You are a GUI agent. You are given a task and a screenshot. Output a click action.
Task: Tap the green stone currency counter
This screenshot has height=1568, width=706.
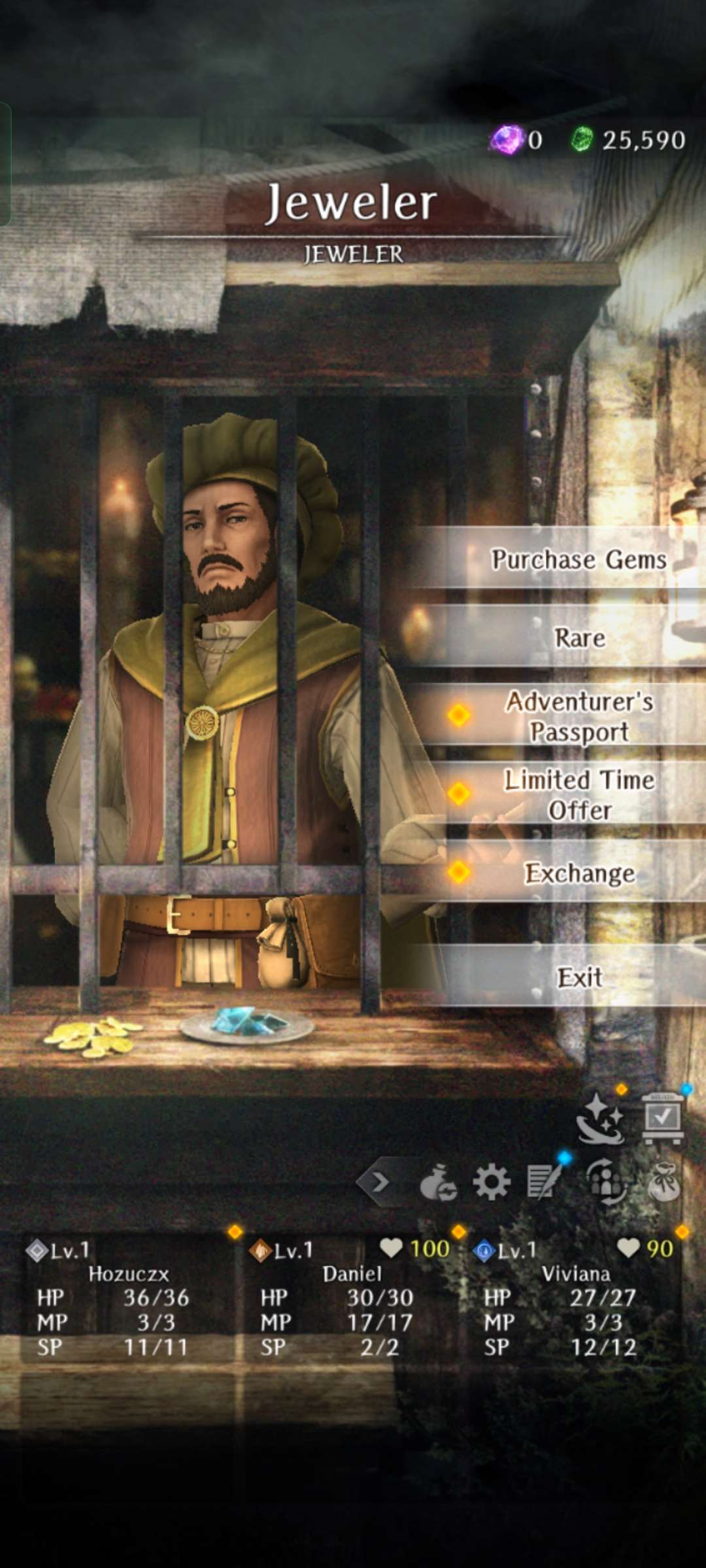coord(629,140)
